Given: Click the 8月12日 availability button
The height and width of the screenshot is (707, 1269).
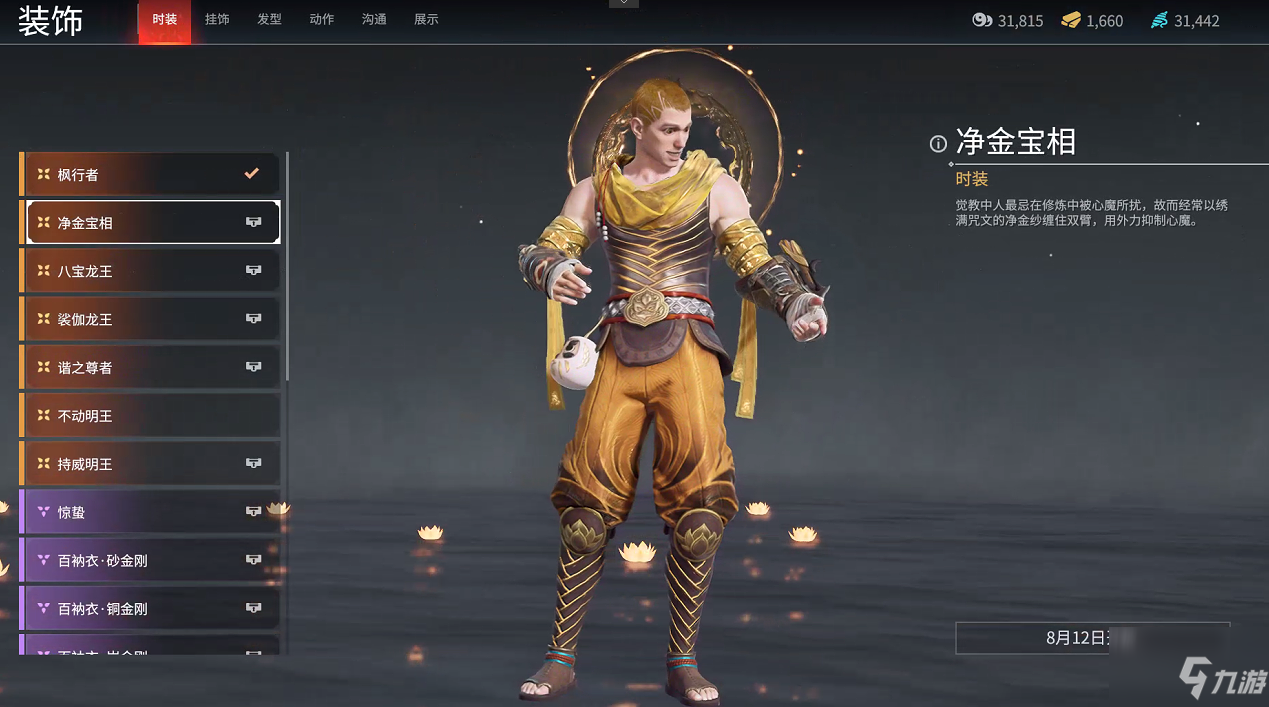Looking at the screenshot, I should click(x=1092, y=638).
